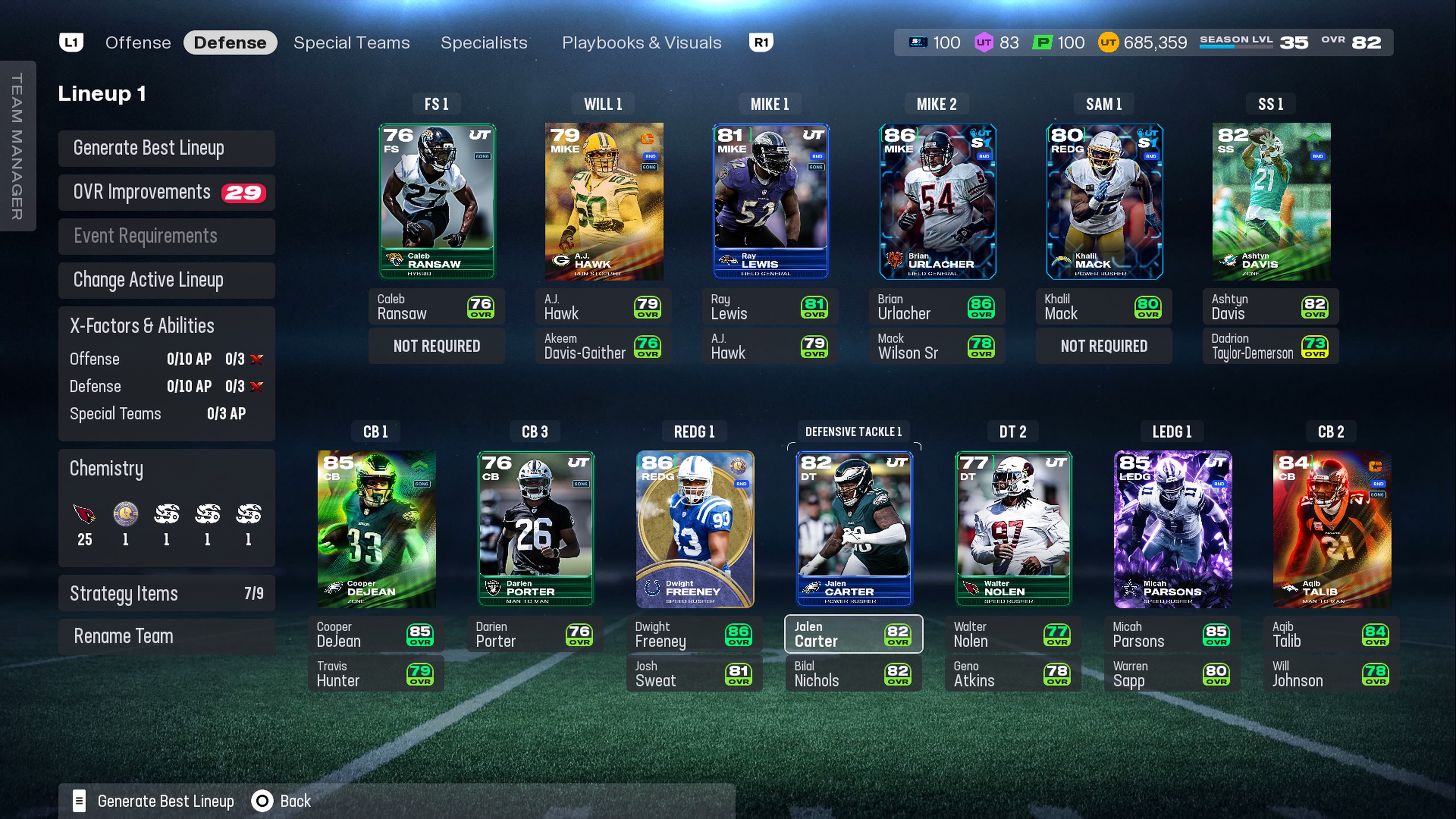This screenshot has height=819, width=1456.
Task: Open the Team Manager side tab
Action: point(17,146)
